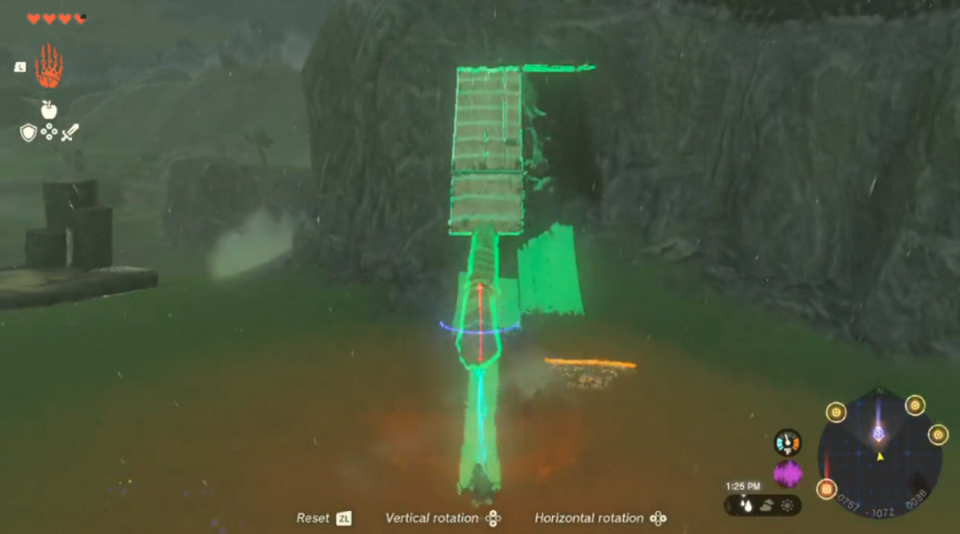Open the sword weapon quick-select icon
960x534 pixels.
click(x=69, y=132)
